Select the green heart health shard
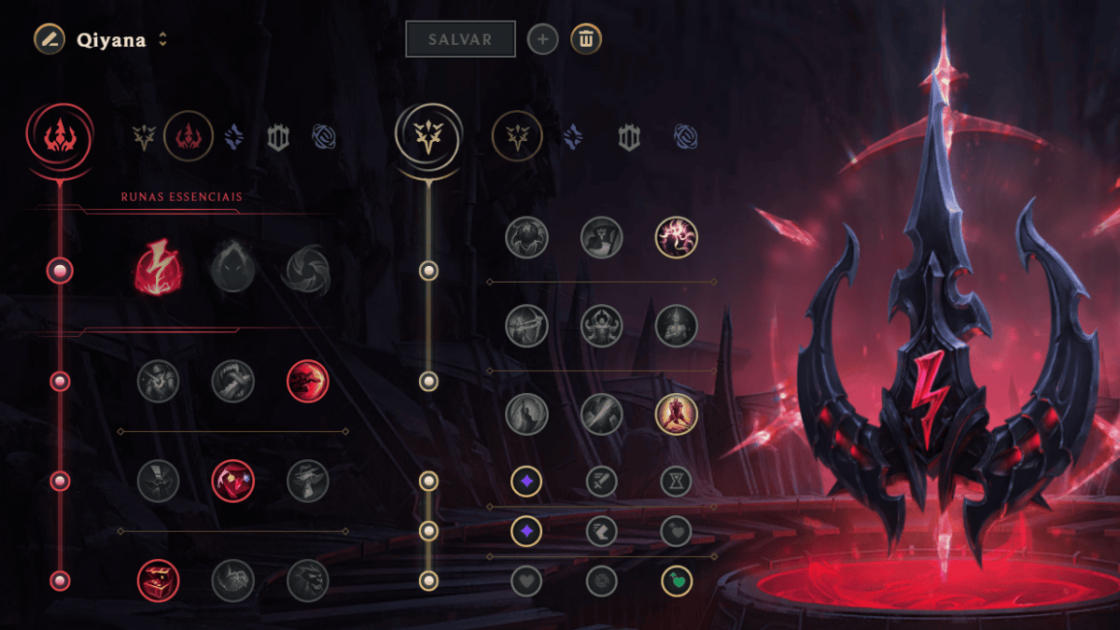 (x=676, y=581)
